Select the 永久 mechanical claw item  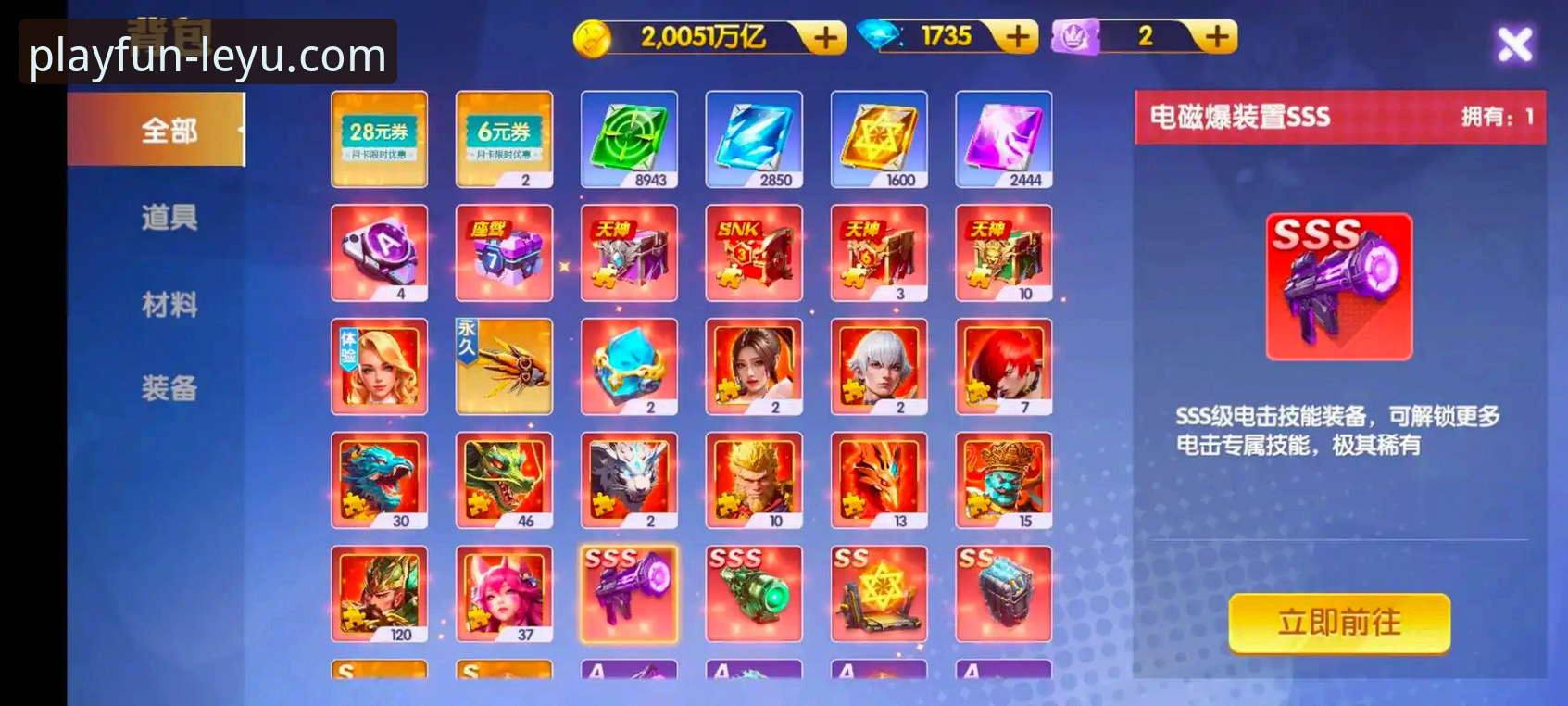coord(504,367)
